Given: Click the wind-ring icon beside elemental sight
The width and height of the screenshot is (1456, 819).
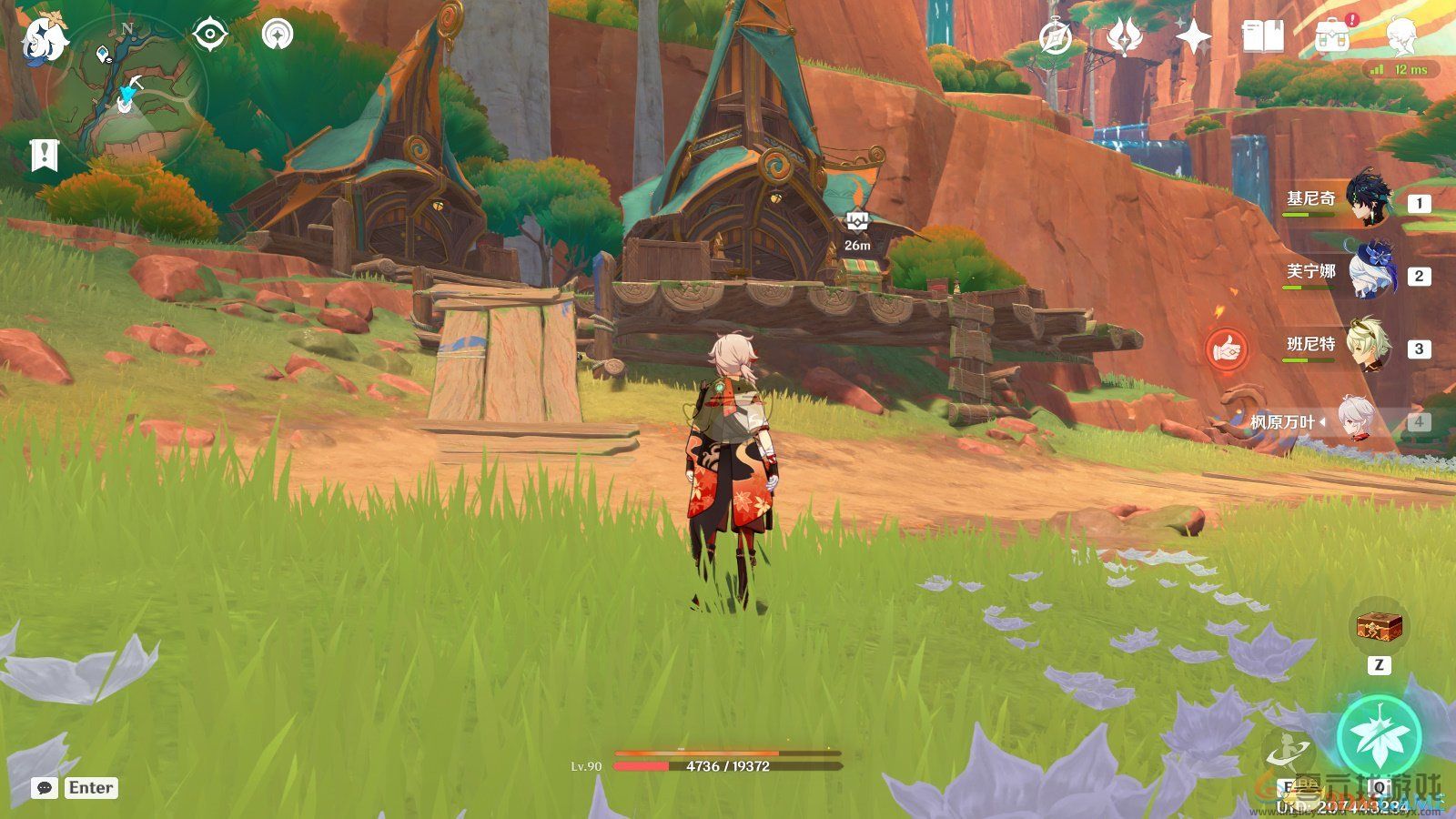Looking at the screenshot, I should (x=278, y=35).
